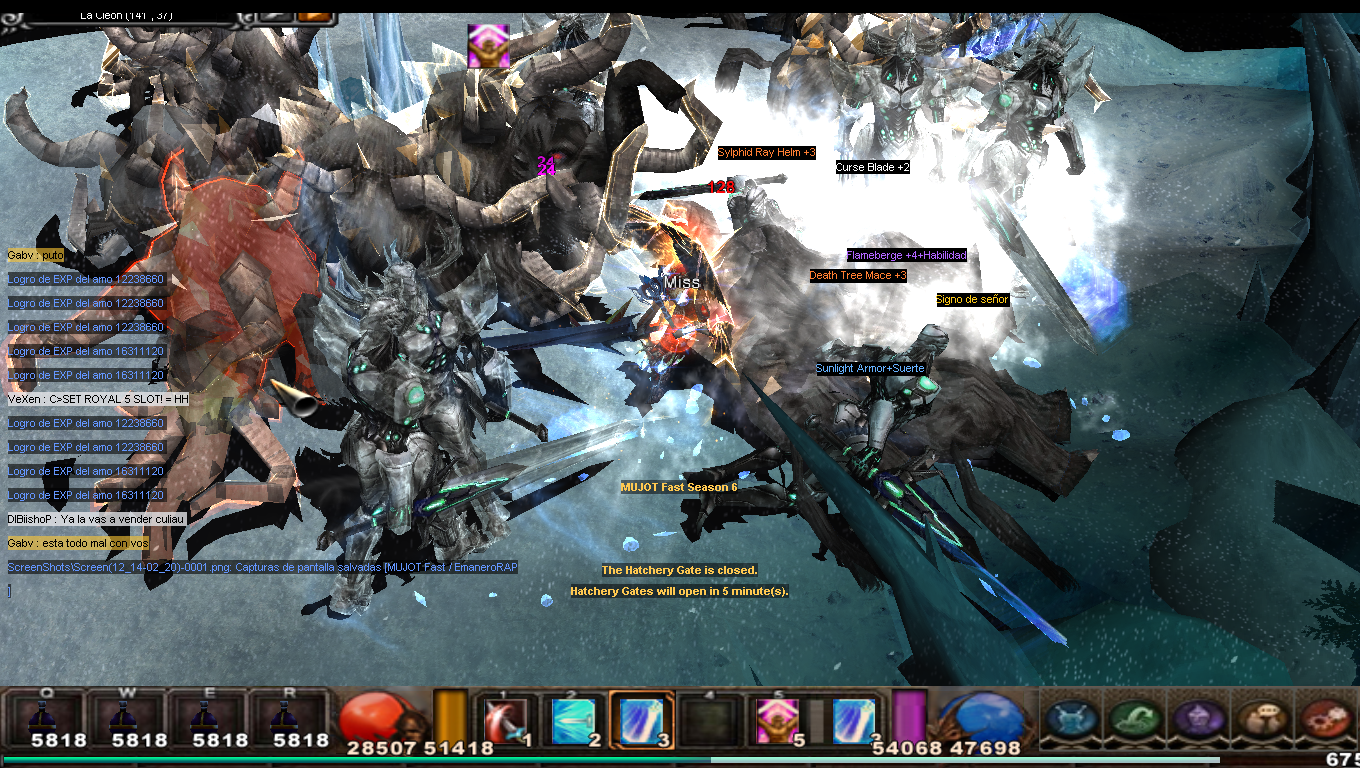Screen dimensions: 1360x768
Task: Pick up the Curse Blade +2 label
Action: click(x=872, y=167)
